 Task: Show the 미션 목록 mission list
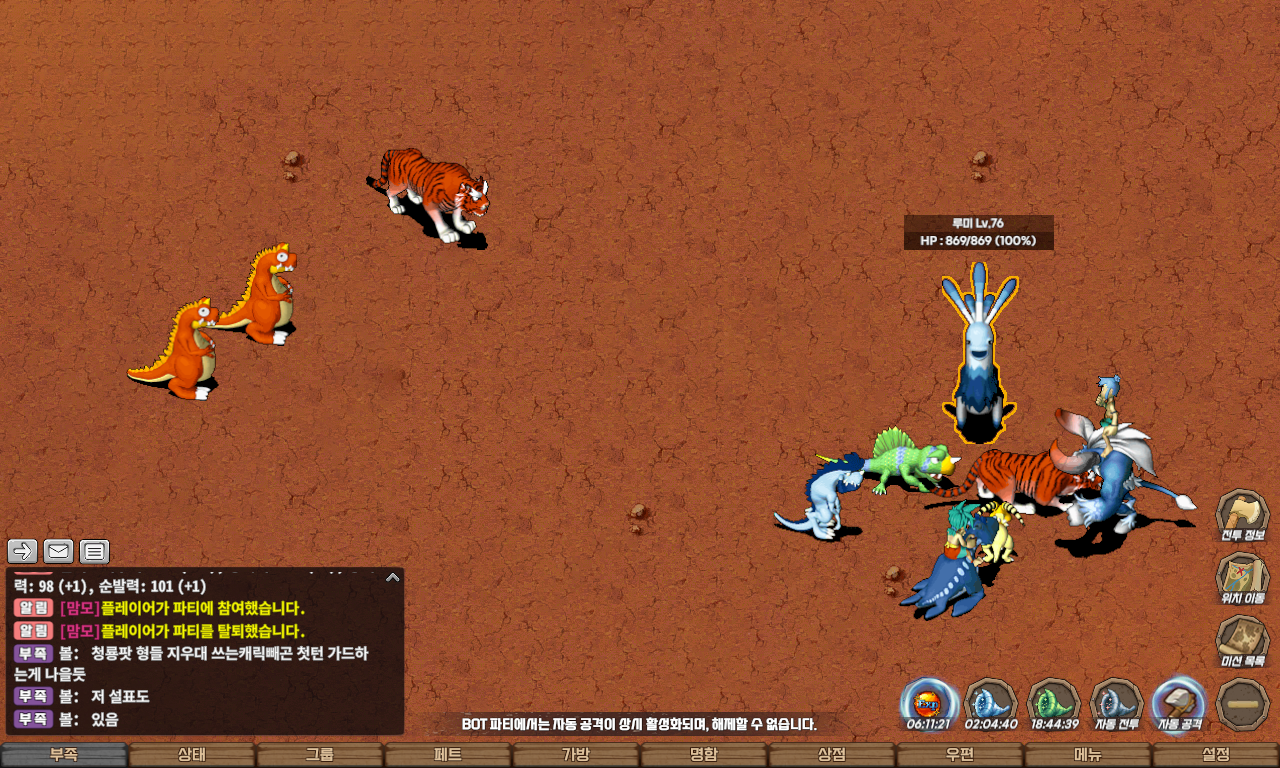tap(1242, 641)
